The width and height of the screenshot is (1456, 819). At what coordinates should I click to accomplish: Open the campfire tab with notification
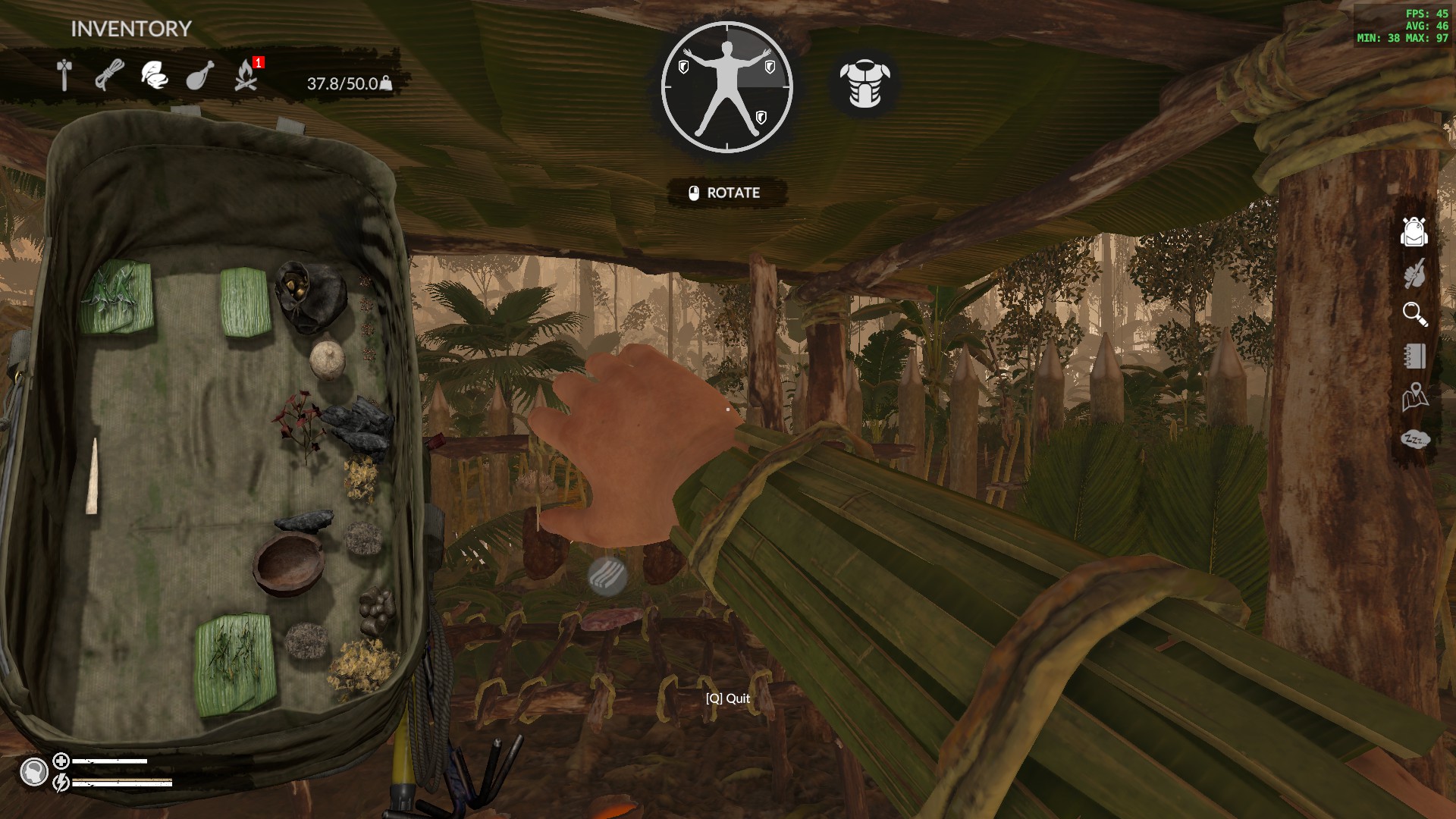tap(246, 75)
